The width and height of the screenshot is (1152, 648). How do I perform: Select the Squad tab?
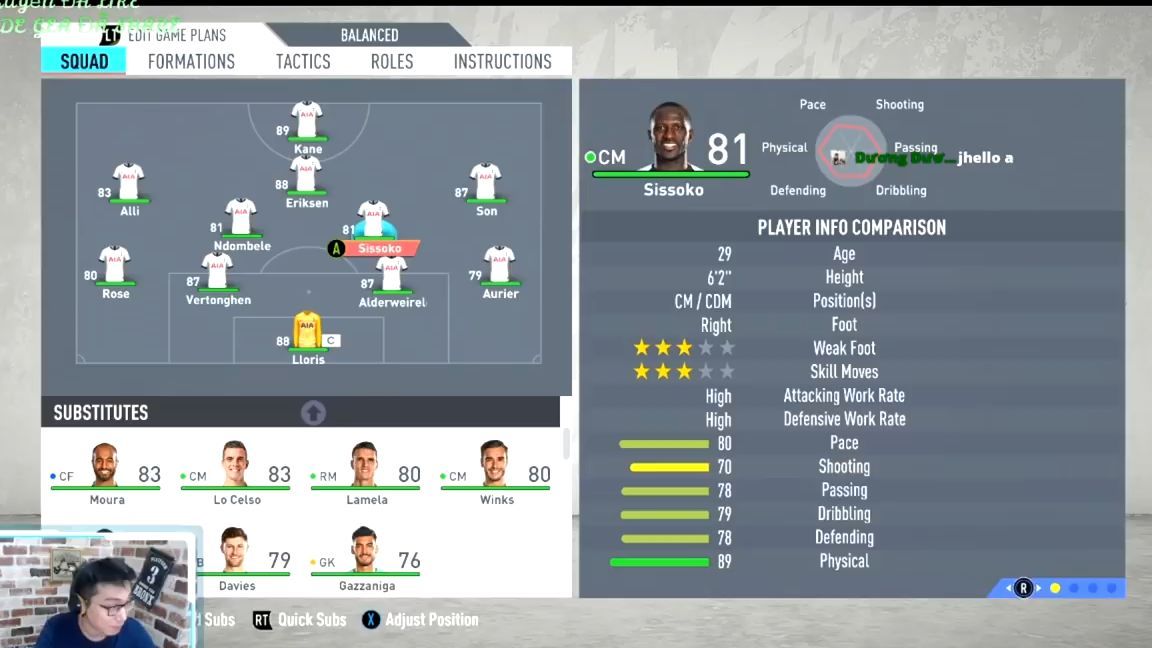tap(84, 61)
